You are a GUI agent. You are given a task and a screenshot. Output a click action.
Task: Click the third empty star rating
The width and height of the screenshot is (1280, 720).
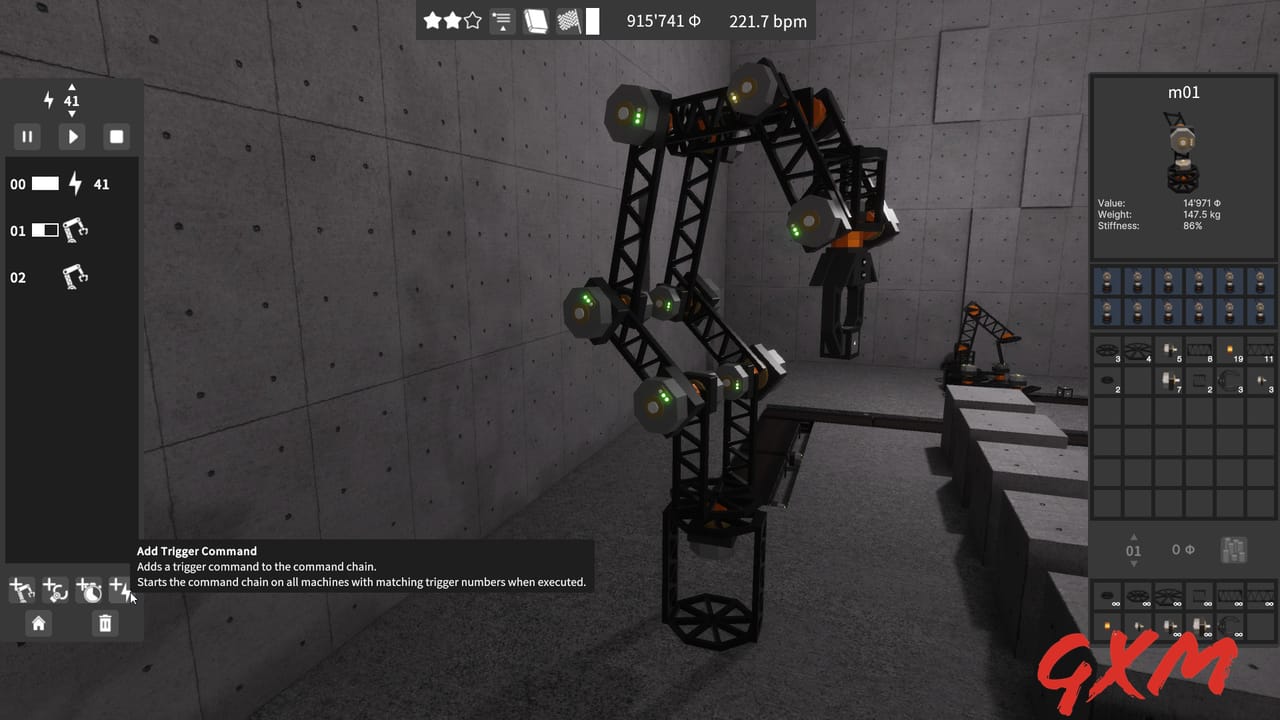tap(472, 18)
